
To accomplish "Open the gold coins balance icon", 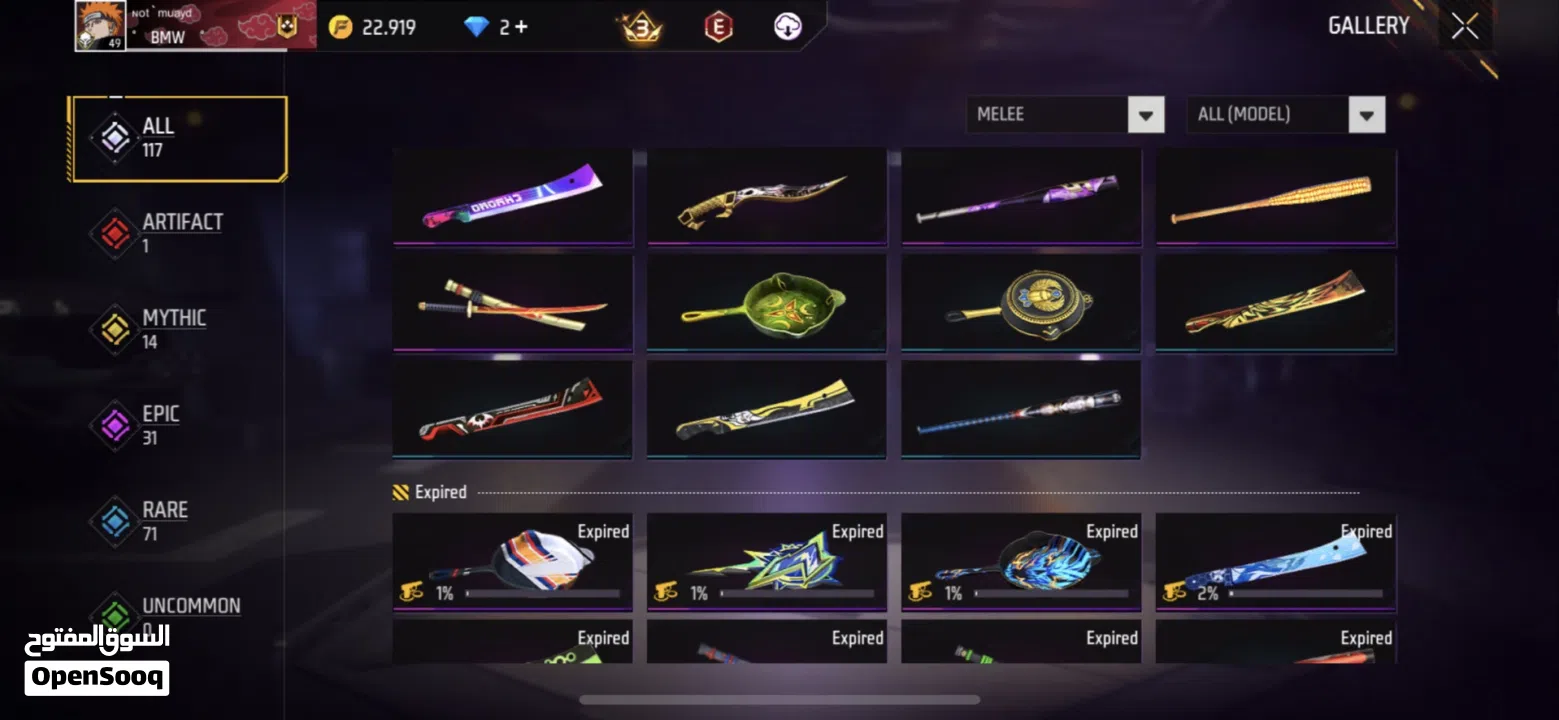I will point(341,27).
